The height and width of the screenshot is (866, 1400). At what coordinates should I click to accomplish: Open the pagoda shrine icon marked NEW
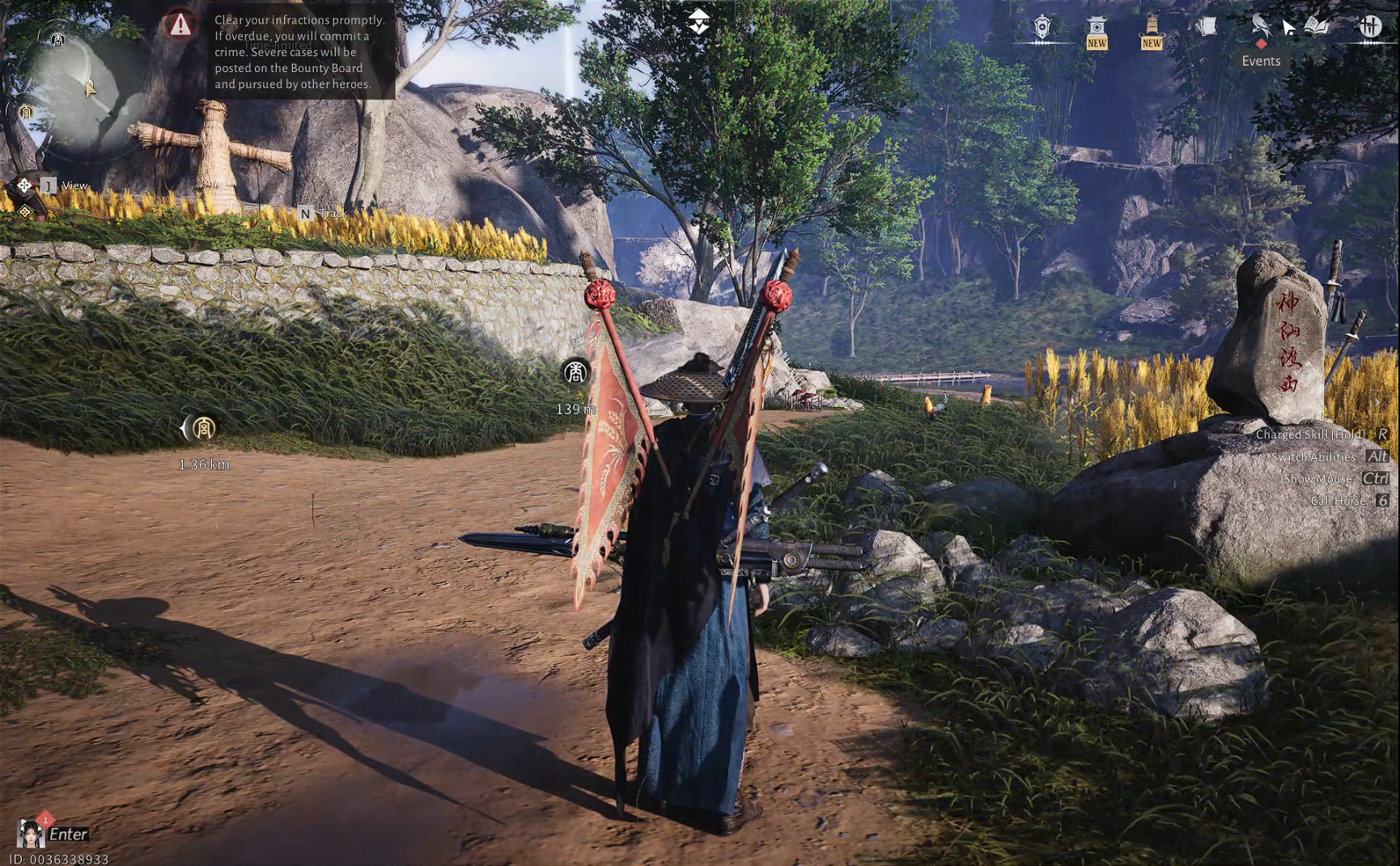click(1096, 25)
